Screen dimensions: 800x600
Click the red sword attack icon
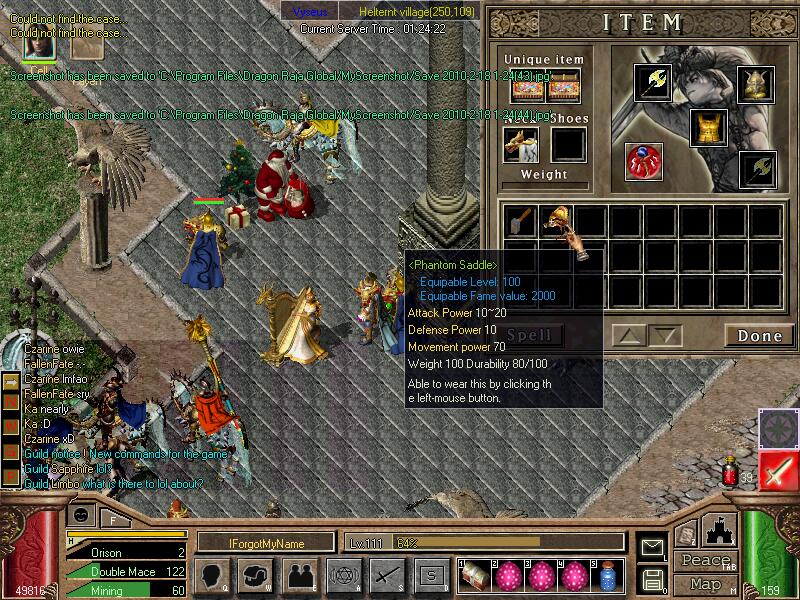pyautogui.click(x=777, y=470)
